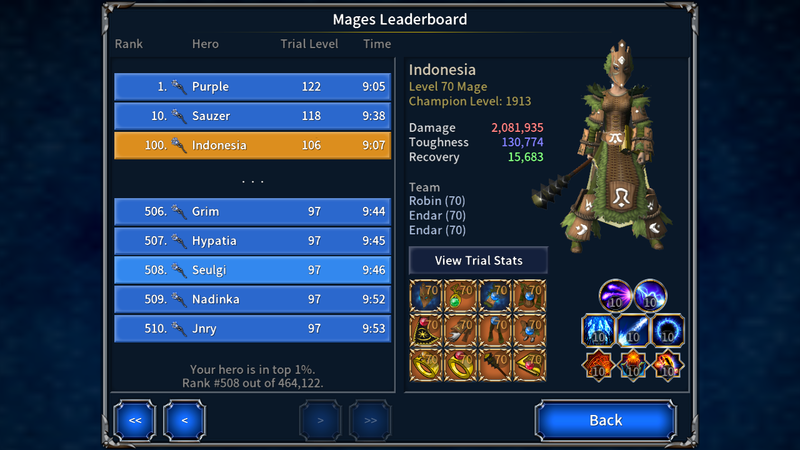Inspect the blue ring vortex skill
This screenshot has width=800, height=450.
click(x=667, y=330)
